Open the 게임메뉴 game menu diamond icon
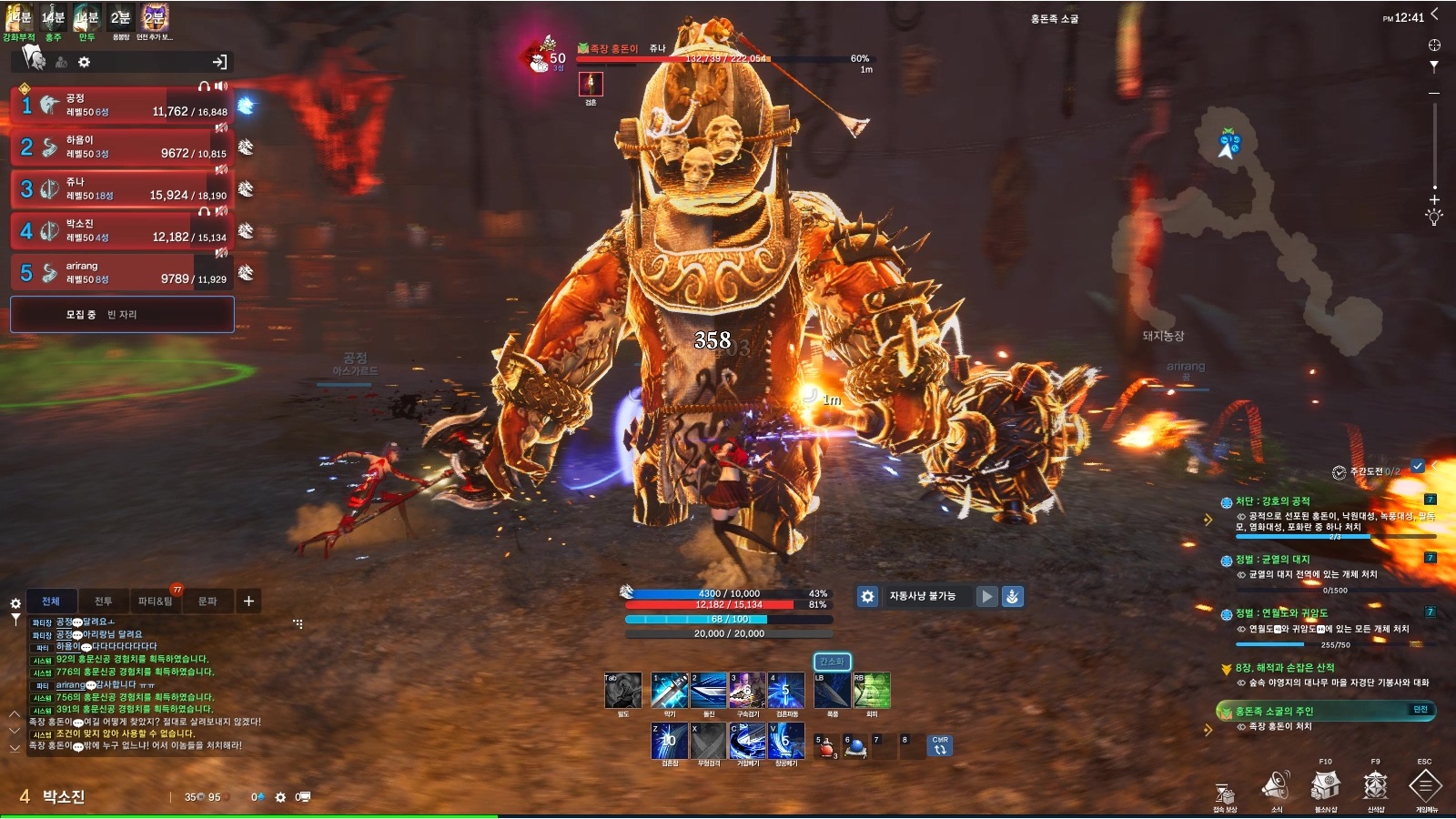 [x=1425, y=784]
